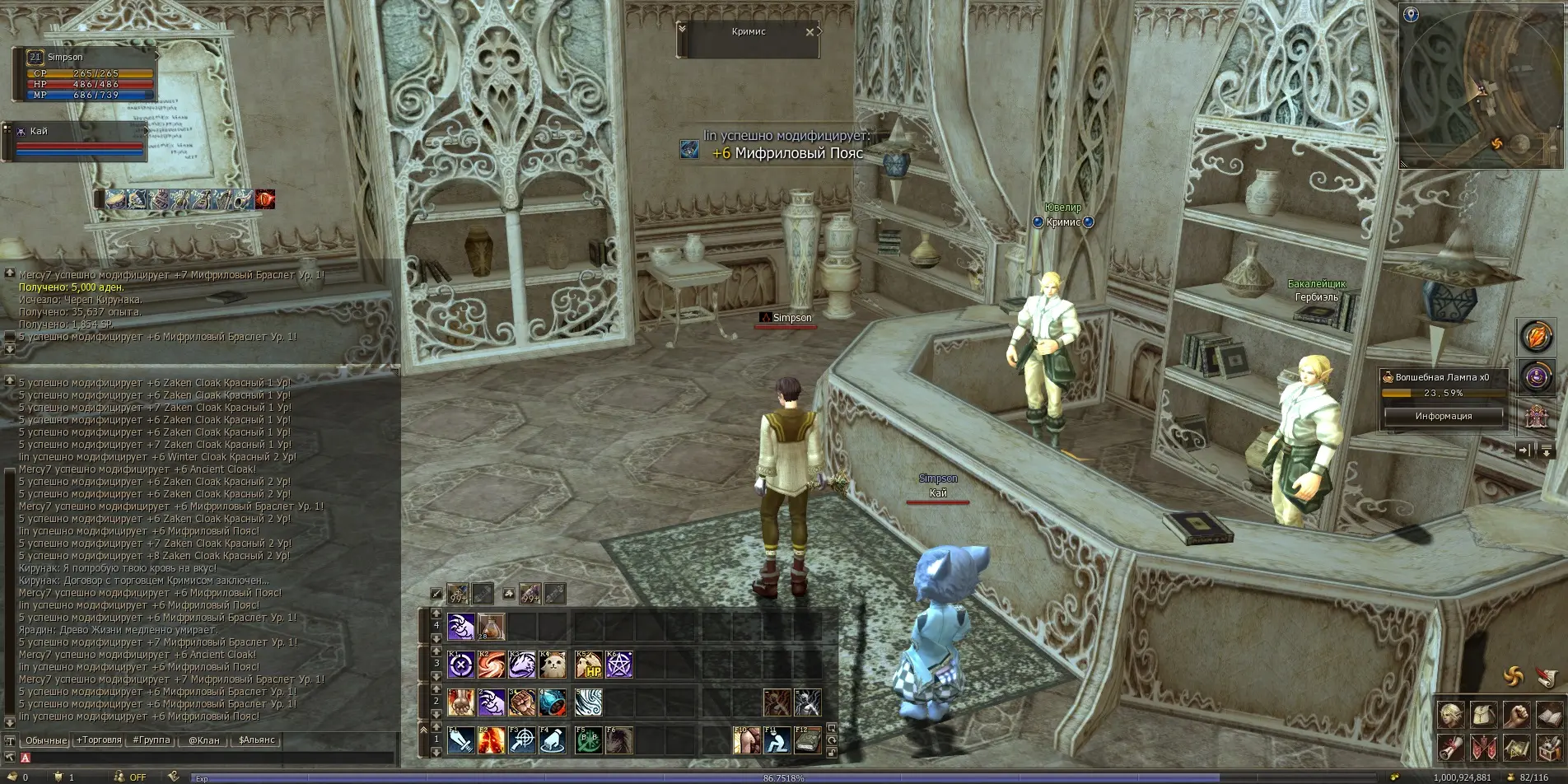Activate the F4 pick-up hand action
This screenshot has height=784, width=1568.
pos(552,740)
